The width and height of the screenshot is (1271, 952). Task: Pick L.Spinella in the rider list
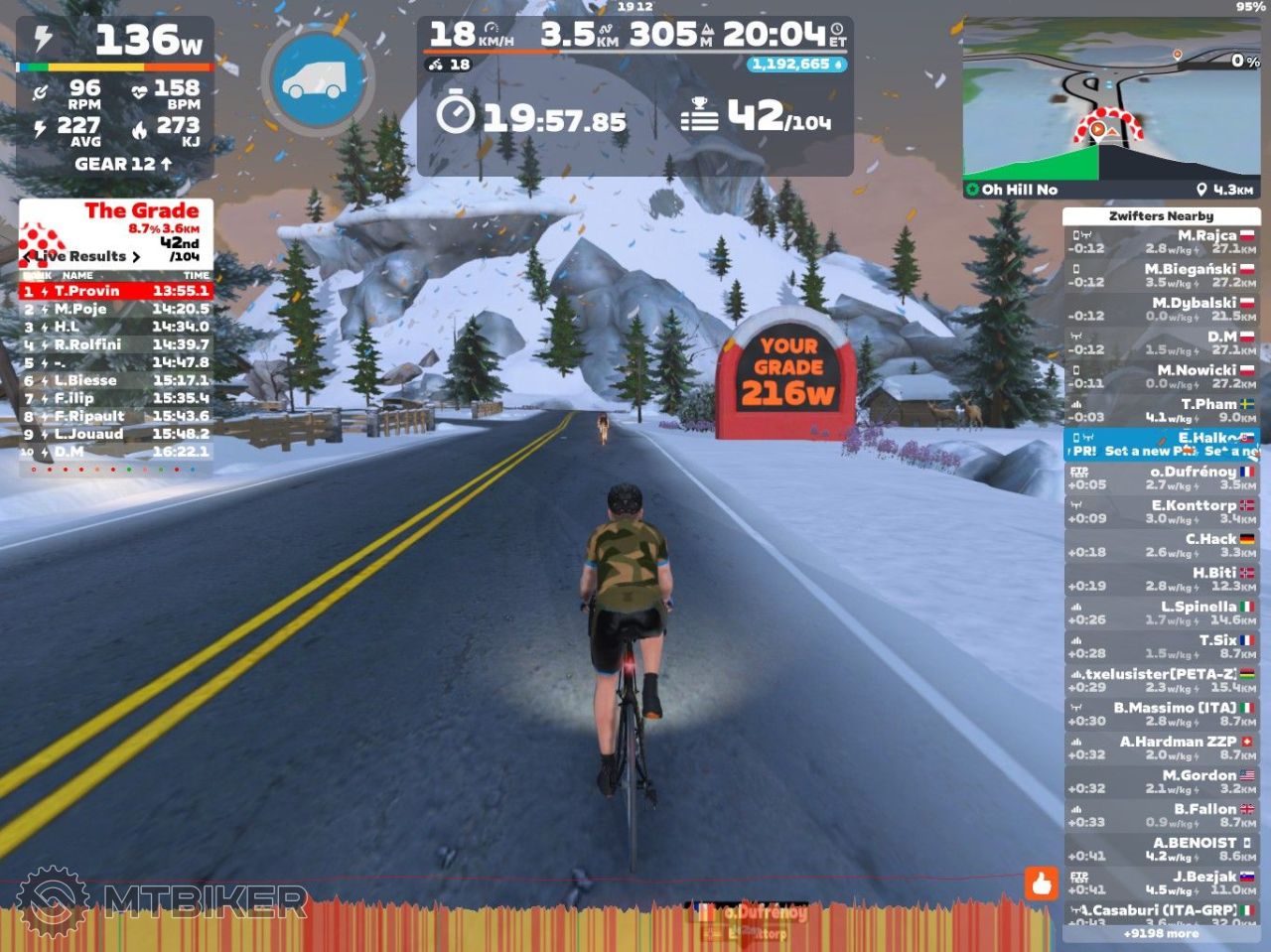coord(1162,613)
